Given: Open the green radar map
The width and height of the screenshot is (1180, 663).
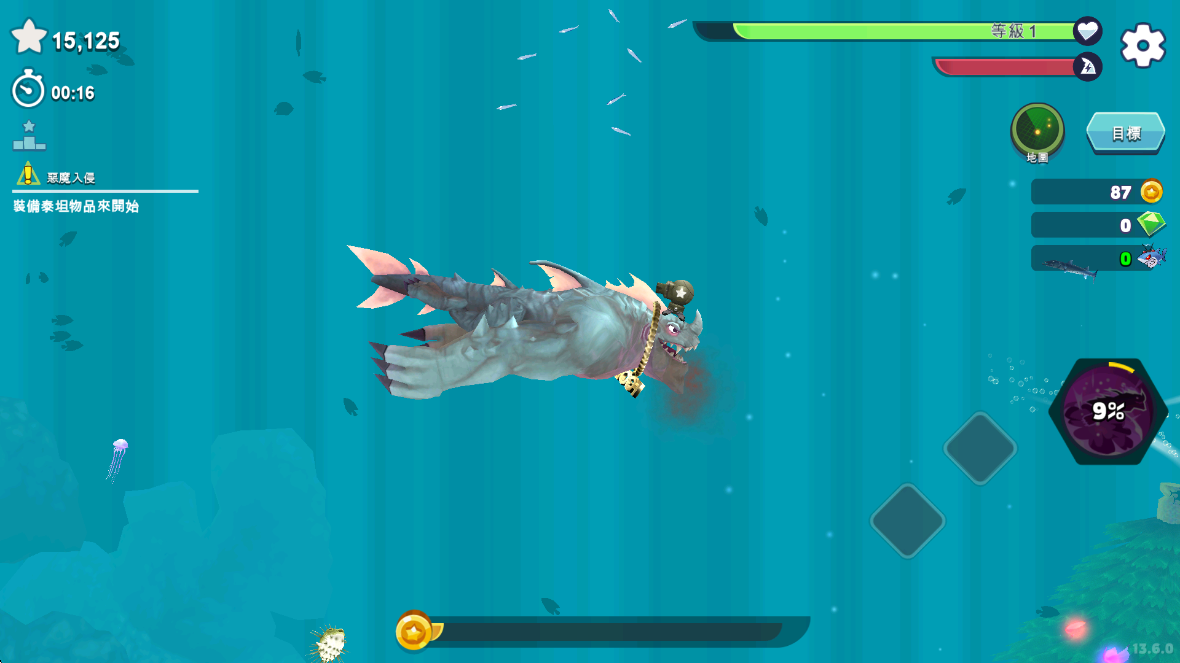Looking at the screenshot, I should pyautogui.click(x=1037, y=129).
